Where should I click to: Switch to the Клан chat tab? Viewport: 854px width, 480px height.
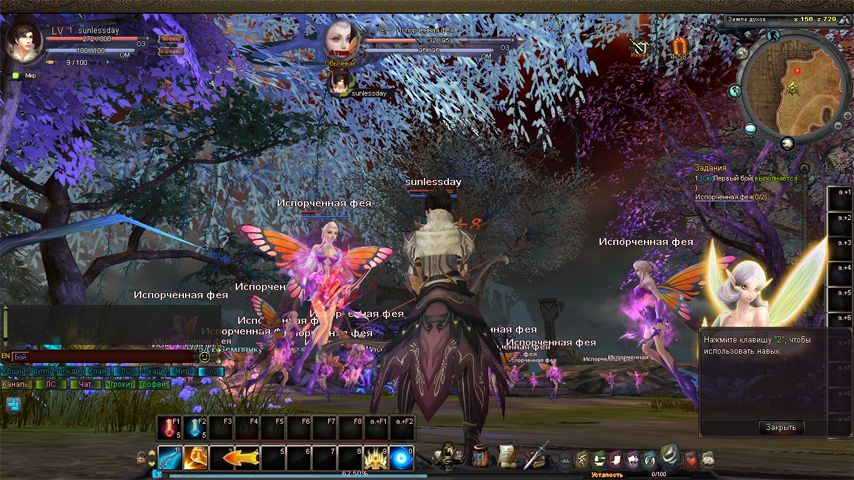point(96,371)
